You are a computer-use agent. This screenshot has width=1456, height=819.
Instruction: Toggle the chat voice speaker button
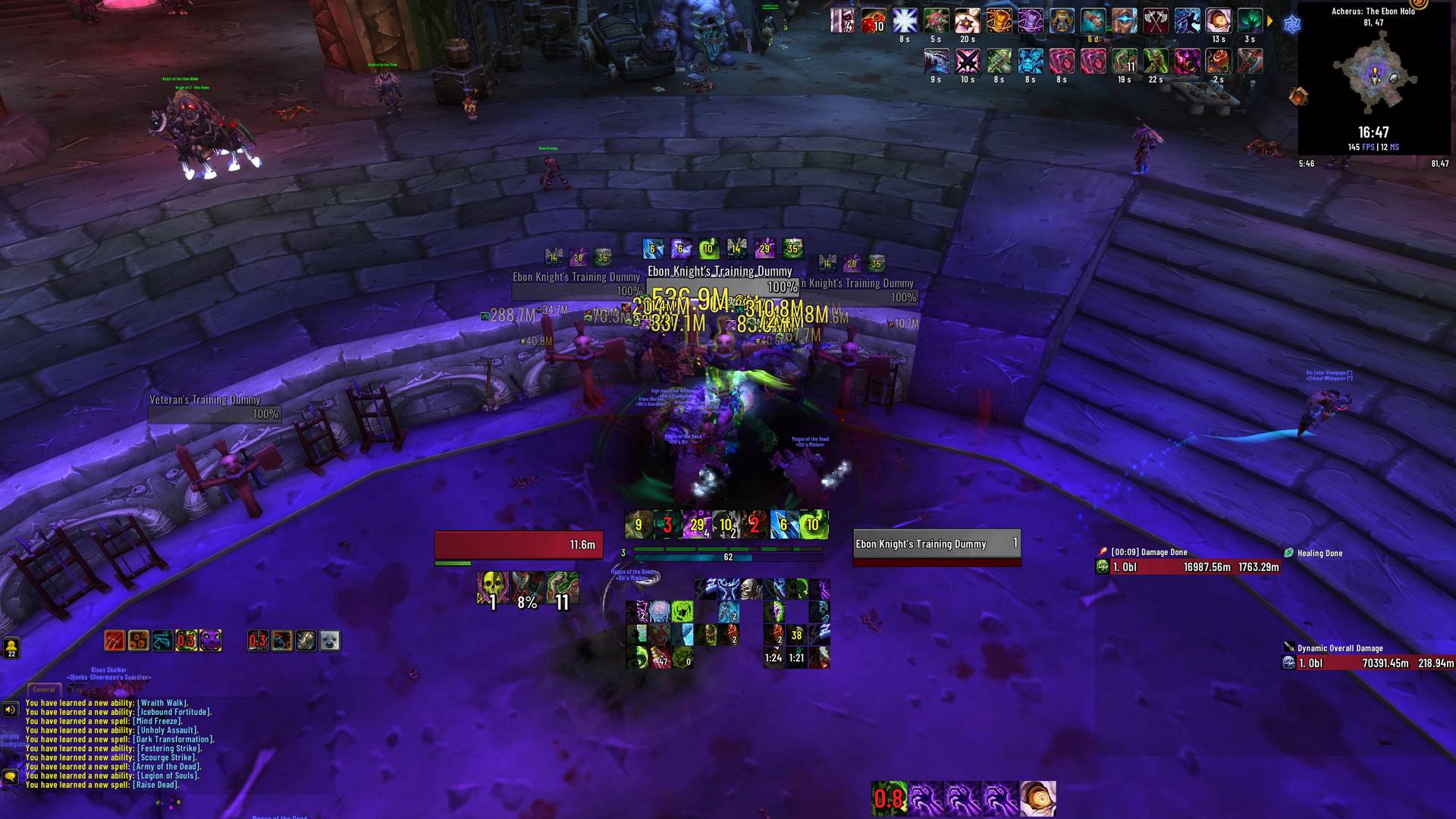coord(10,710)
